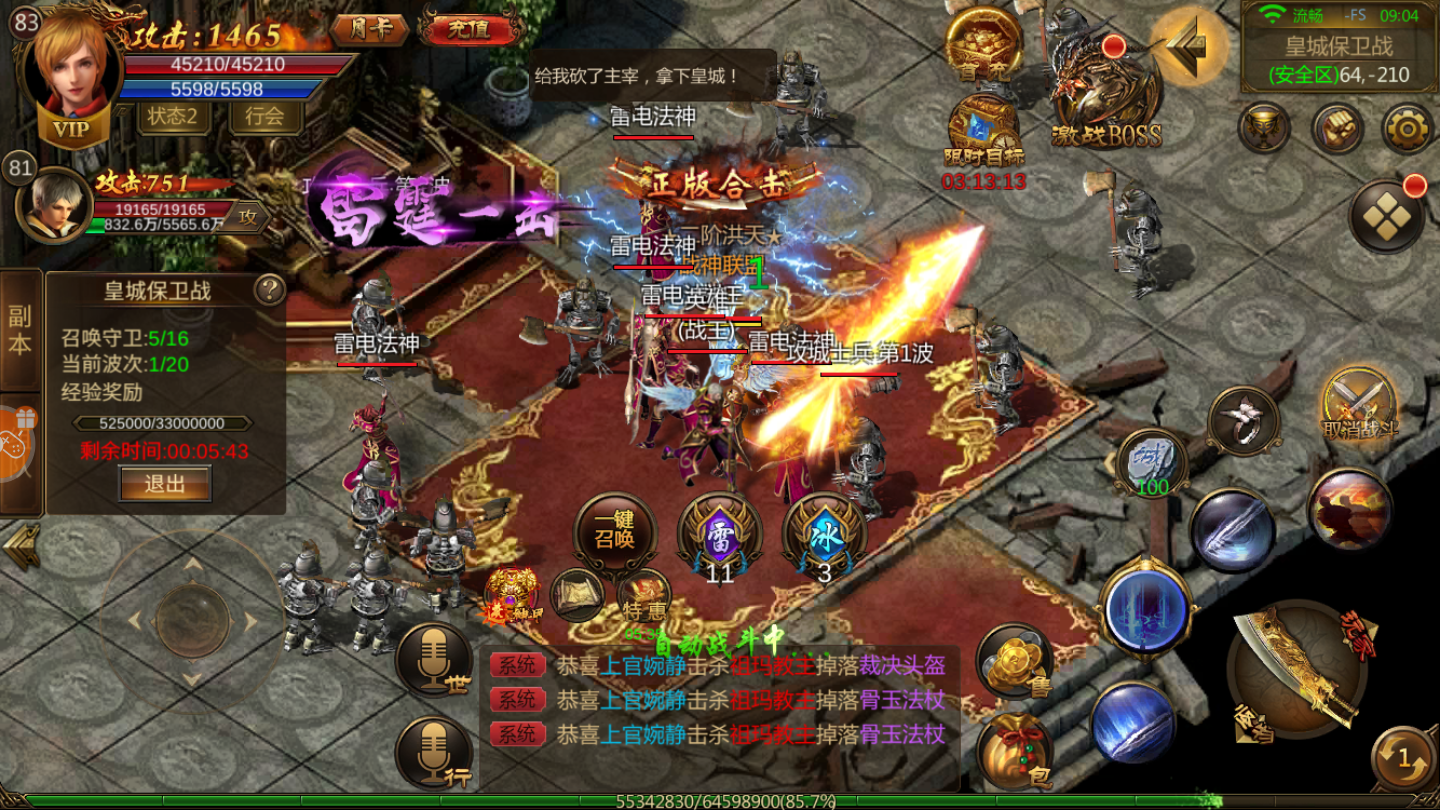Open the gear settings icon

tap(1408, 127)
